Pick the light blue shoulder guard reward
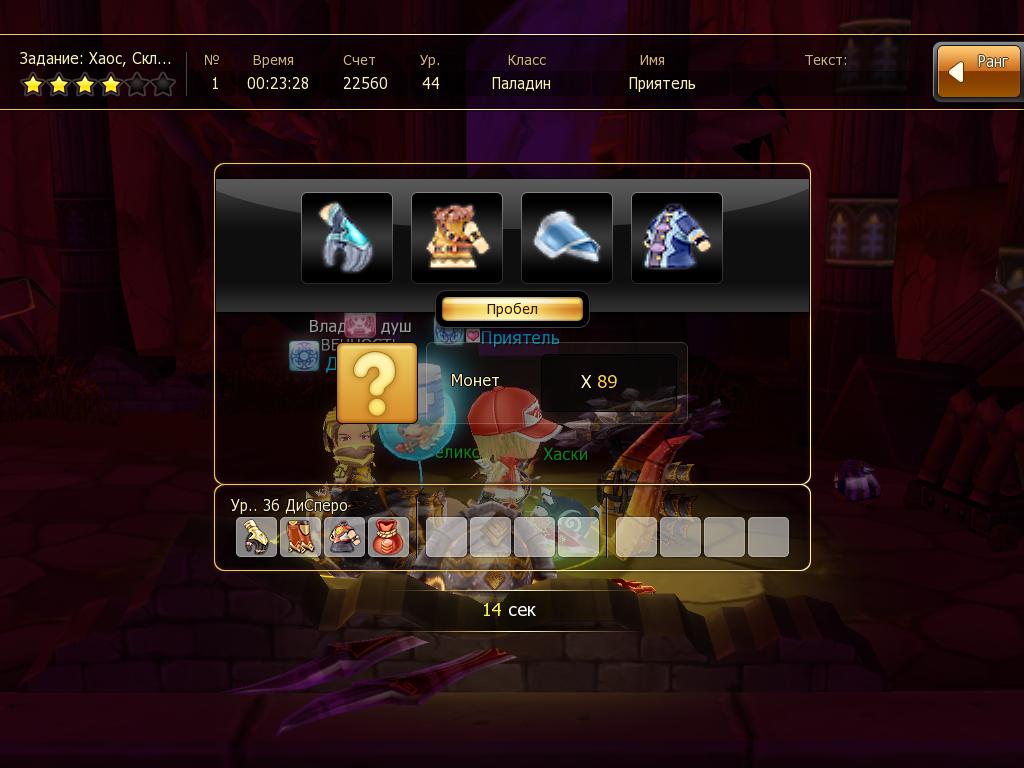The height and width of the screenshot is (768, 1024). tap(567, 238)
